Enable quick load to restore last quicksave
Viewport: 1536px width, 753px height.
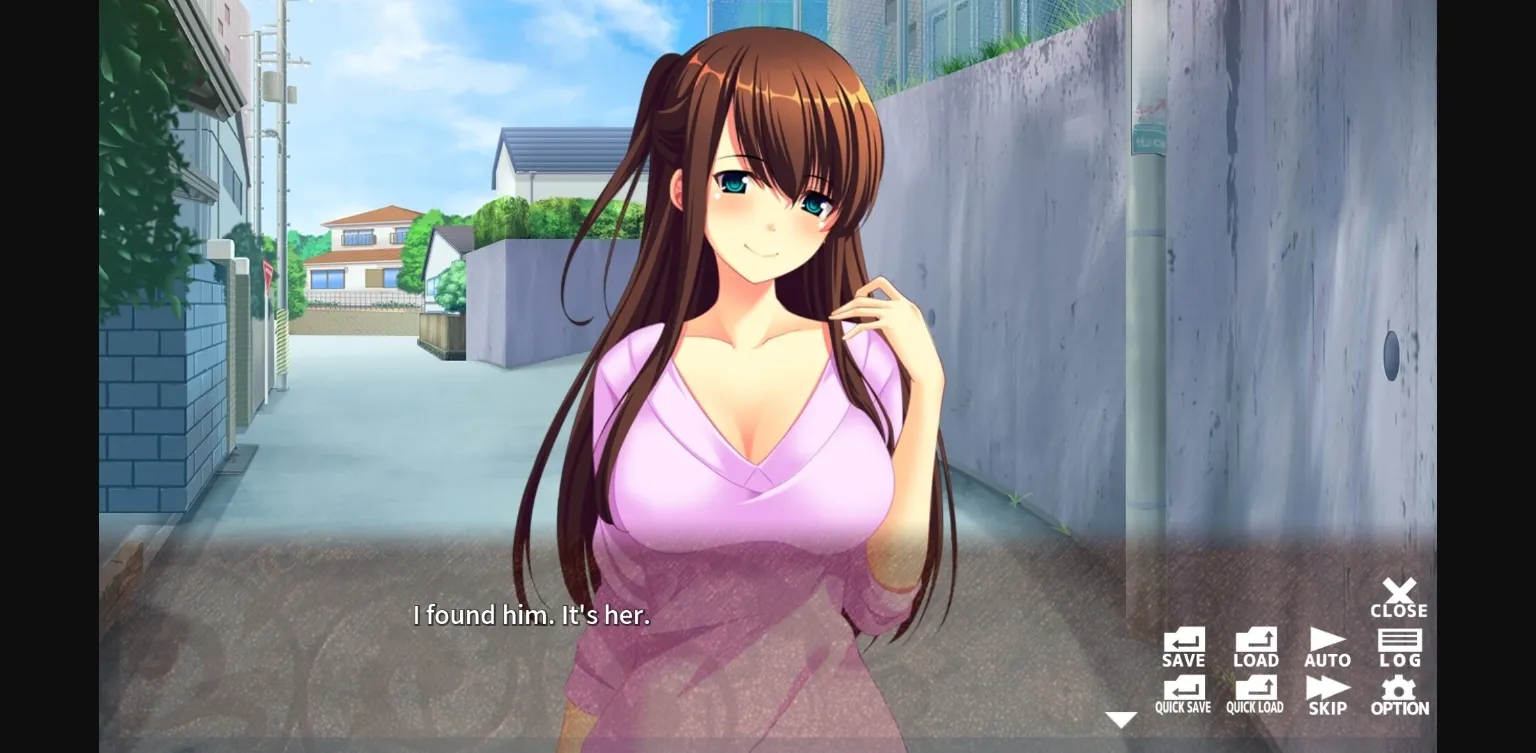click(x=1256, y=690)
